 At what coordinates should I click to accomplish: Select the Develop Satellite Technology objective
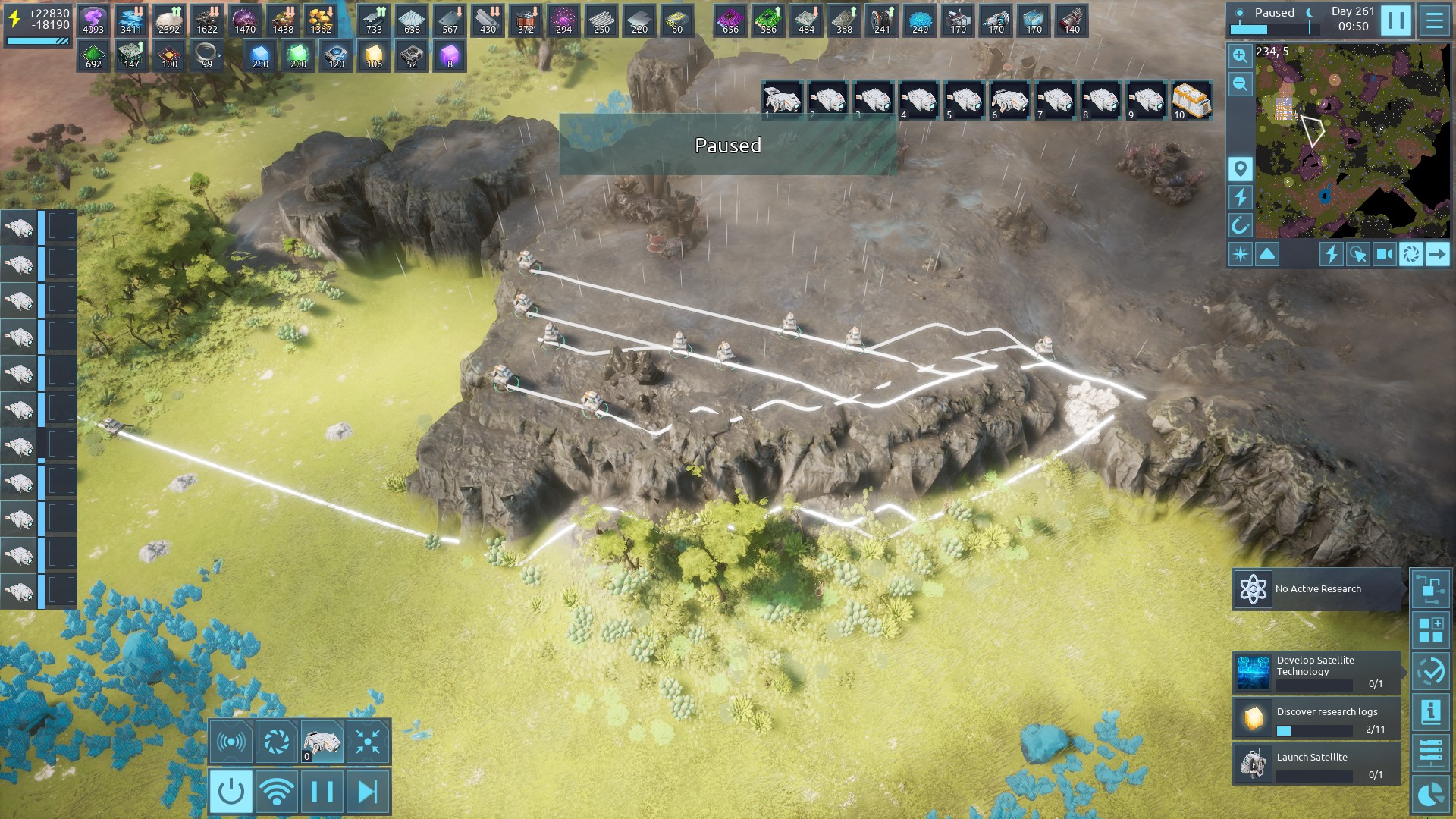pyautogui.click(x=1316, y=672)
